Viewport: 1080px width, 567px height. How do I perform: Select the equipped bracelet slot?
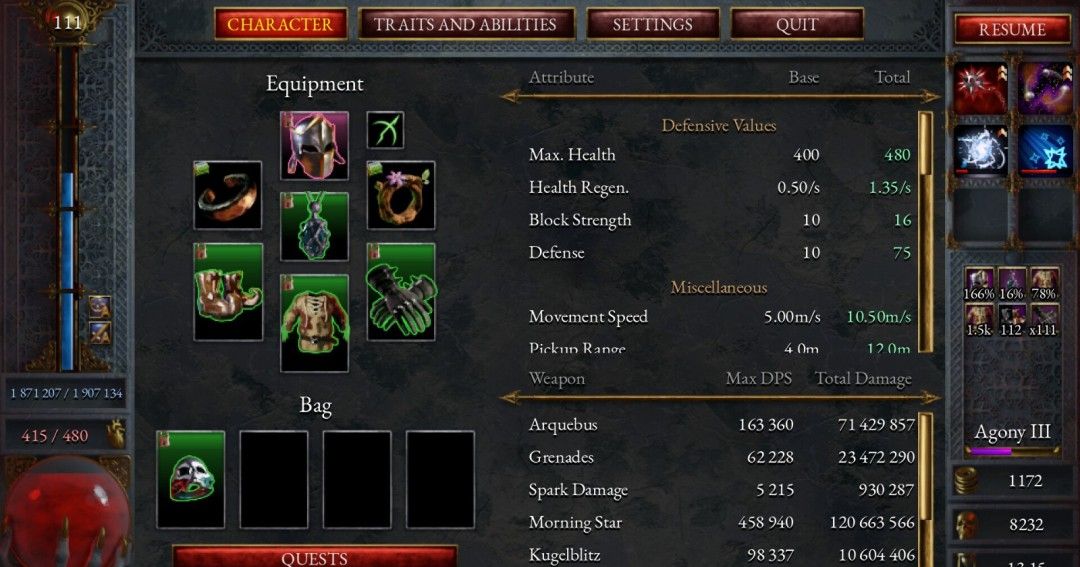(x=228, y=195)
